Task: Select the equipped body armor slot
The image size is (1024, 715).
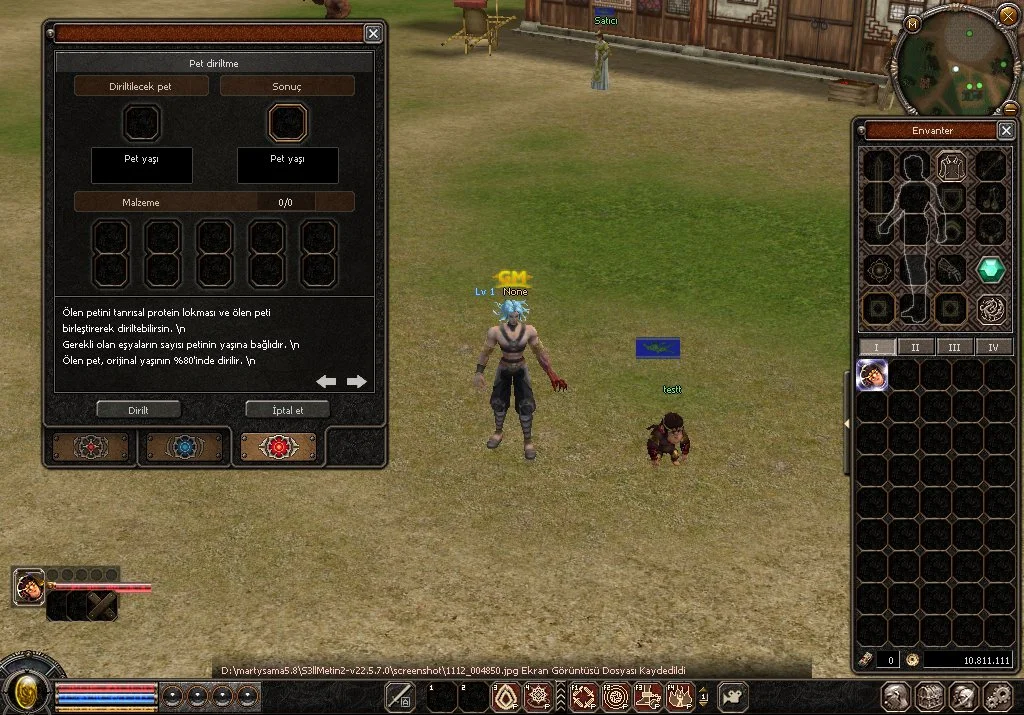Action: (951, 166)
